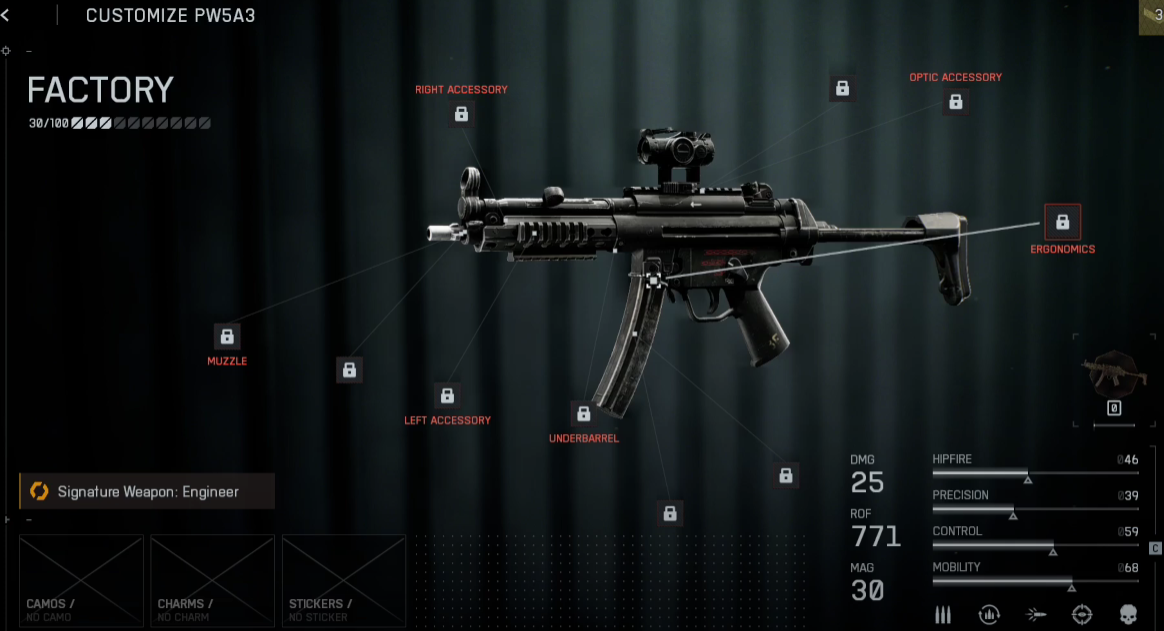The image size is (1164, 631).
Task: Go back using the top-left arrow
Action: 6,15
